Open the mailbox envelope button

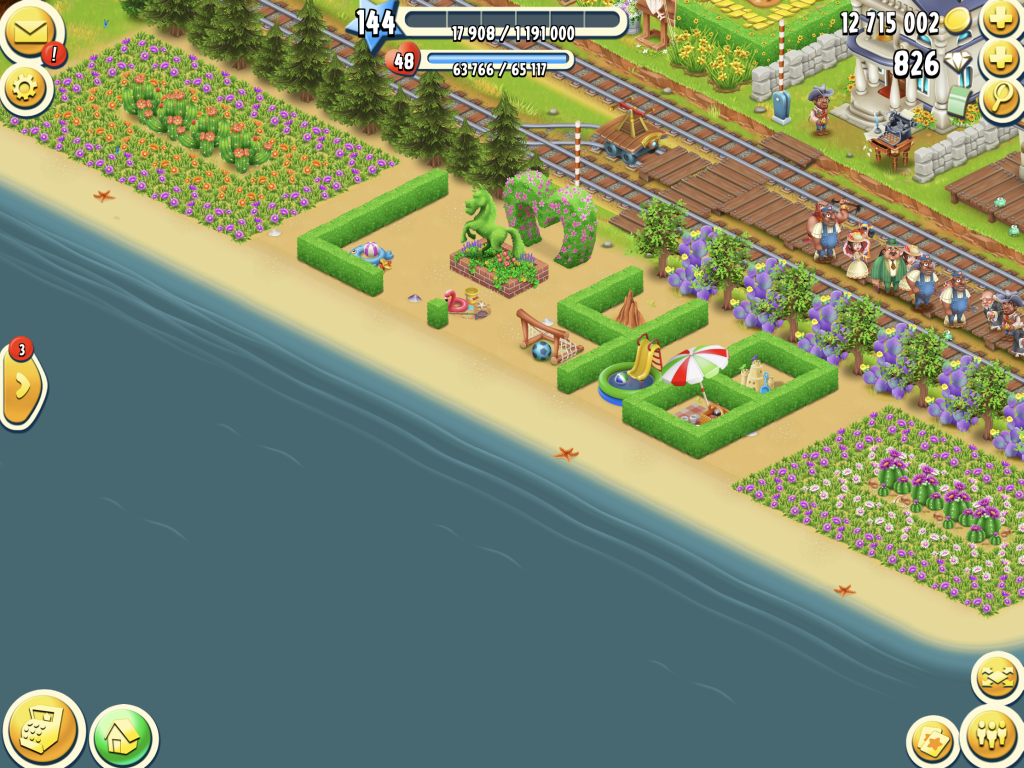pos(29,32)
